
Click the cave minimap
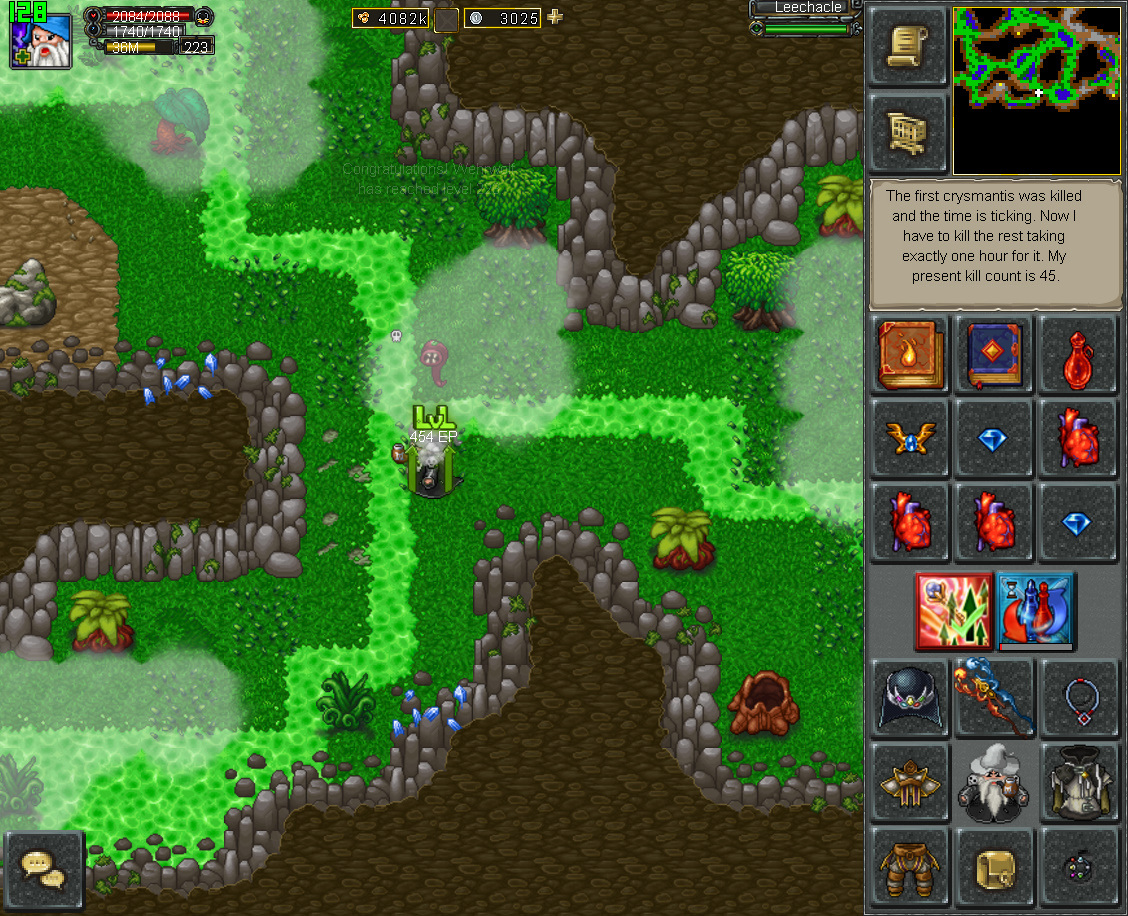(1037, 91)
